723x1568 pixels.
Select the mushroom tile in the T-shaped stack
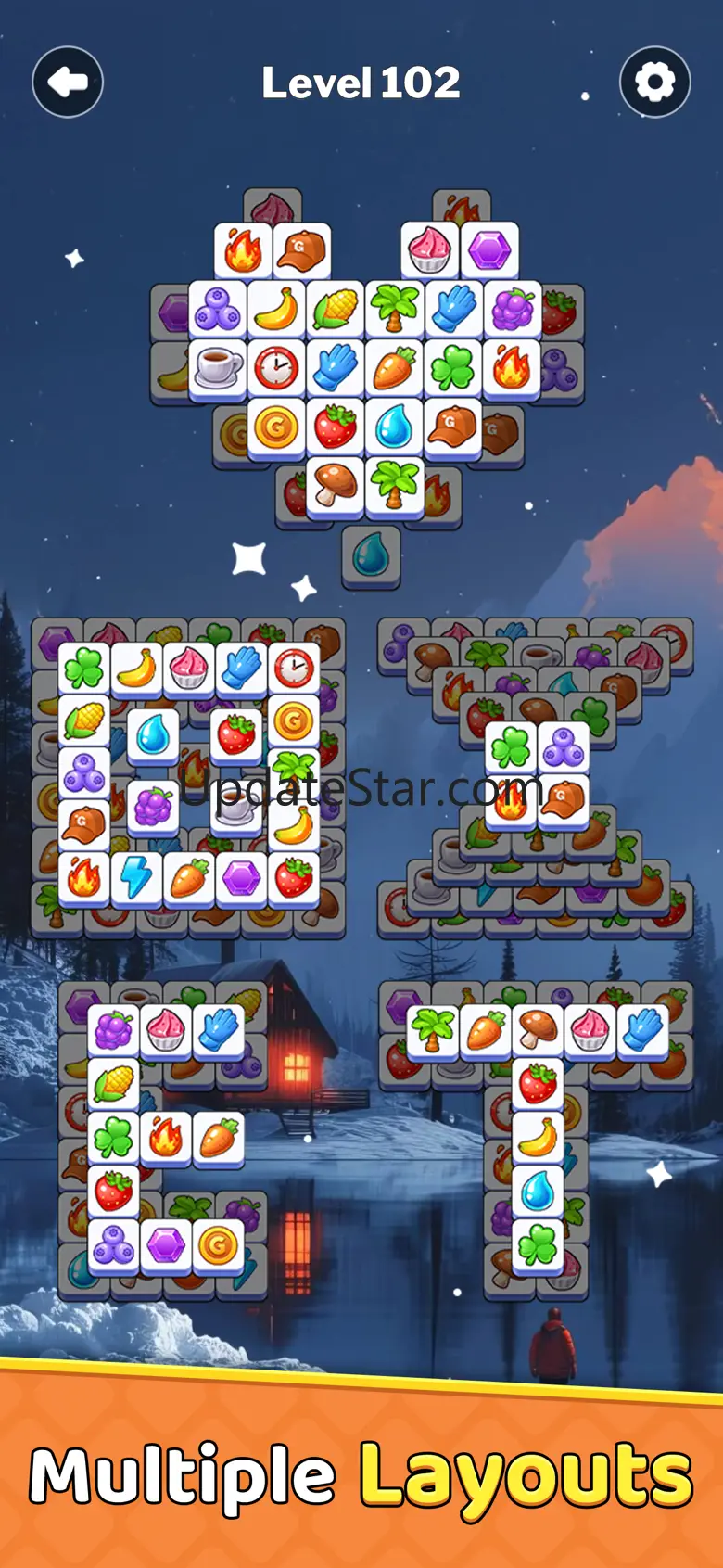pos(538,1029)
